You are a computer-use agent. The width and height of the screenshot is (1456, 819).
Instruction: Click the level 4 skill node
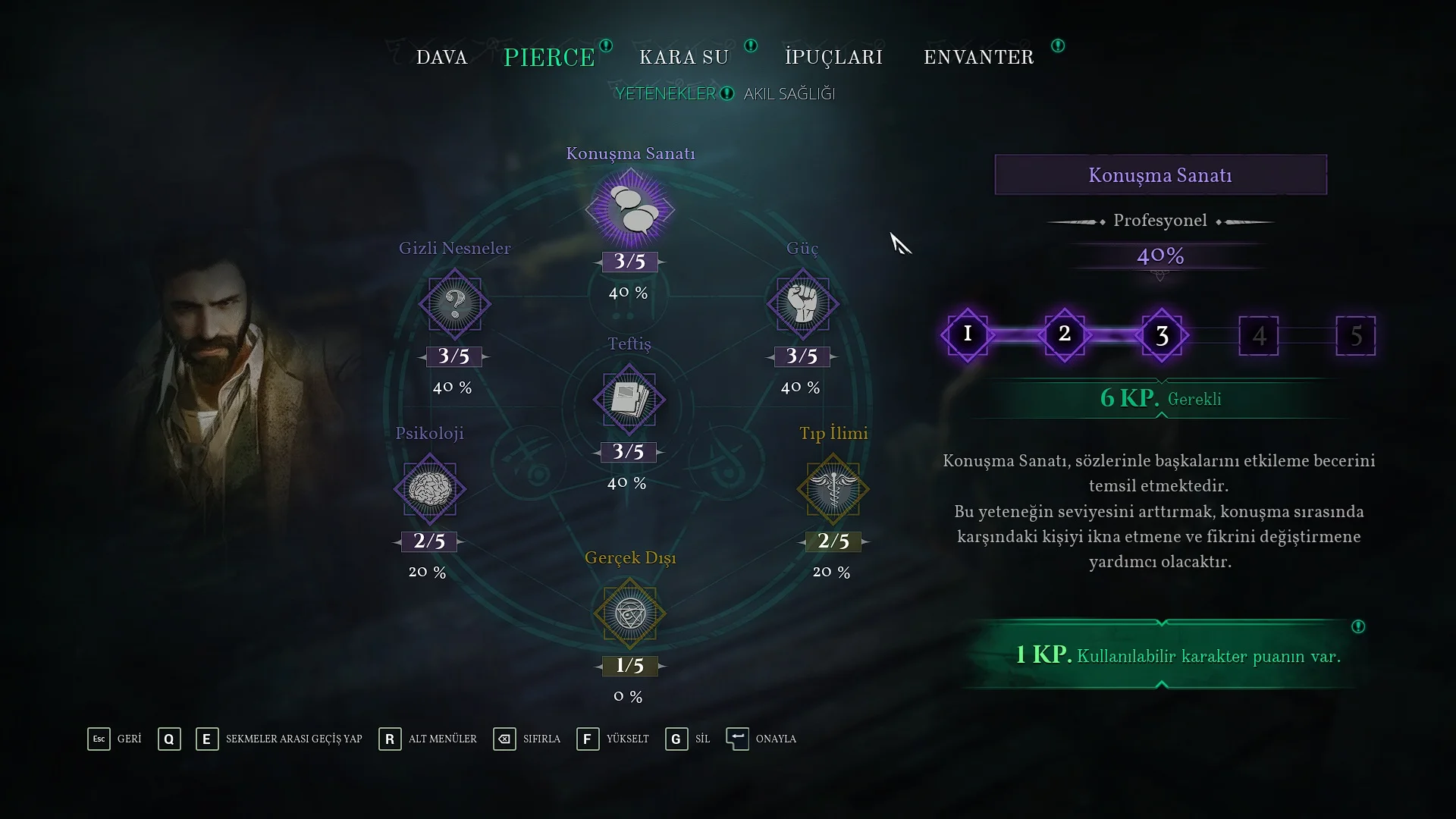(1259, 335)
